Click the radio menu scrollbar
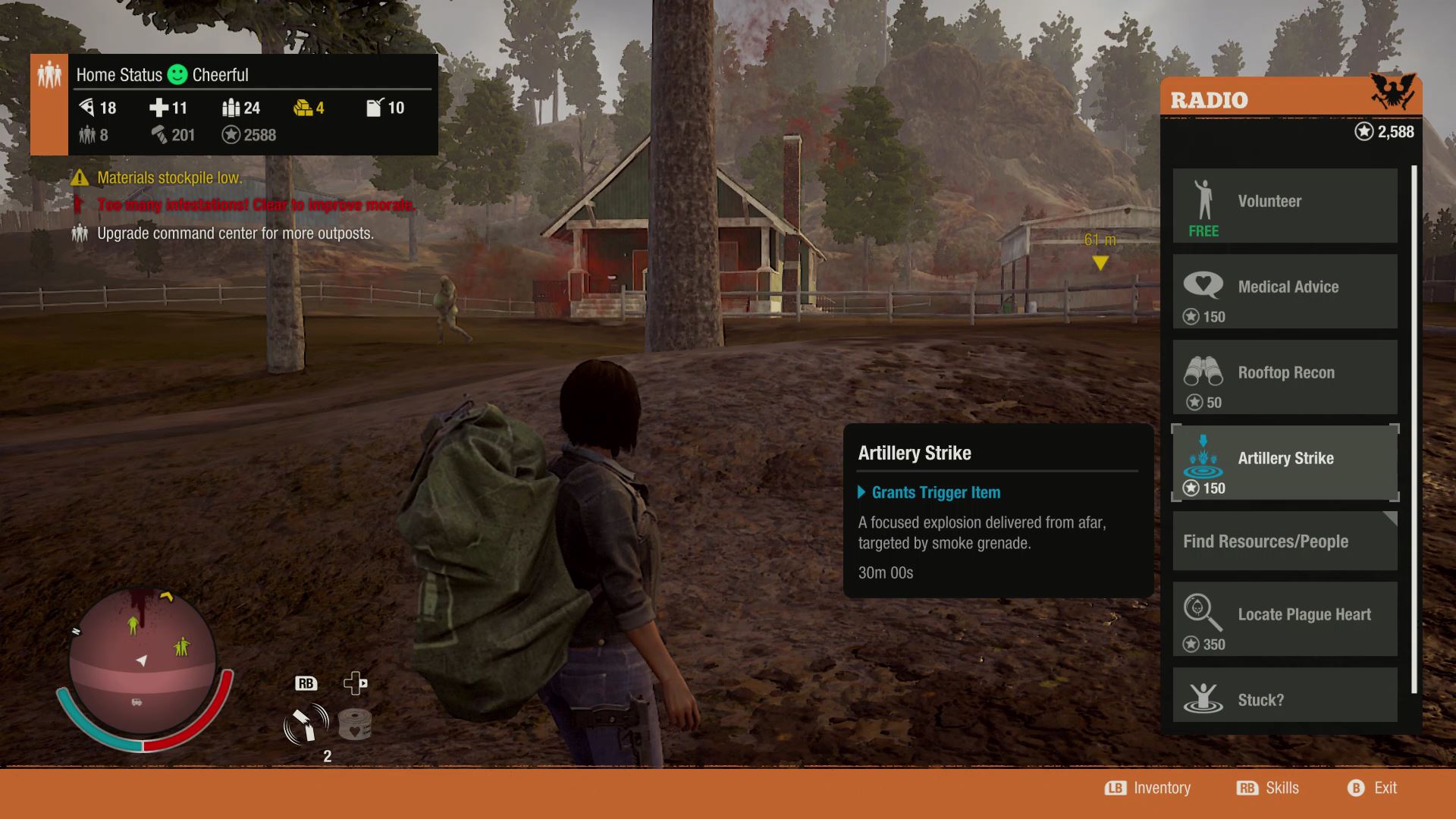Screen dimensions: 1456x819 [1414, 428]
